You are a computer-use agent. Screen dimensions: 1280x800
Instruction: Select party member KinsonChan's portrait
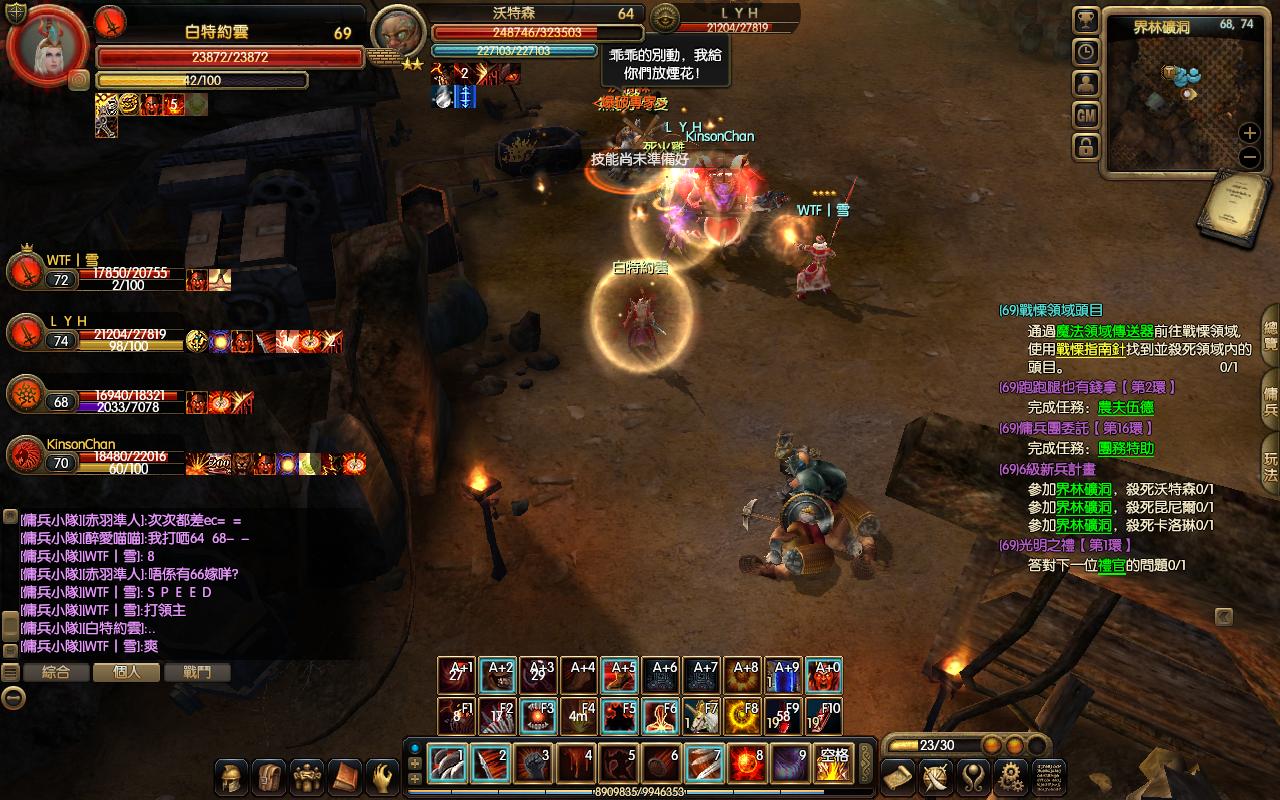pyautogui.click(x=25, y=456)
